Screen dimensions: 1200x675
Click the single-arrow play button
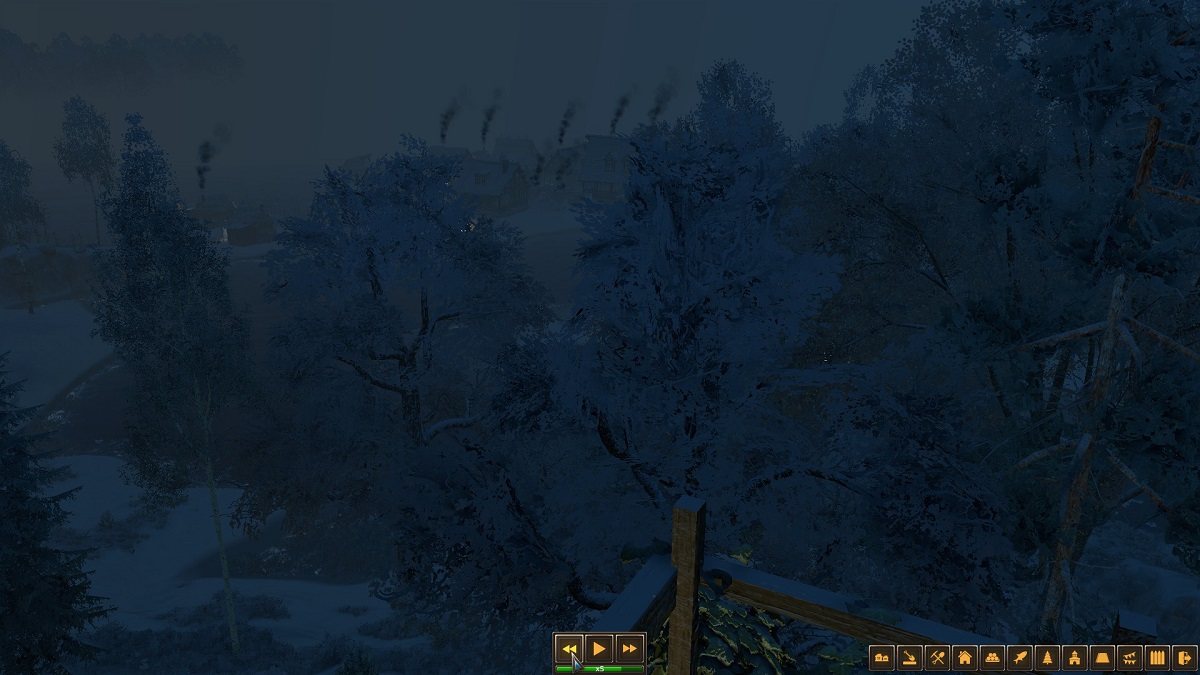pyautogui.click(x=599, y=648)
